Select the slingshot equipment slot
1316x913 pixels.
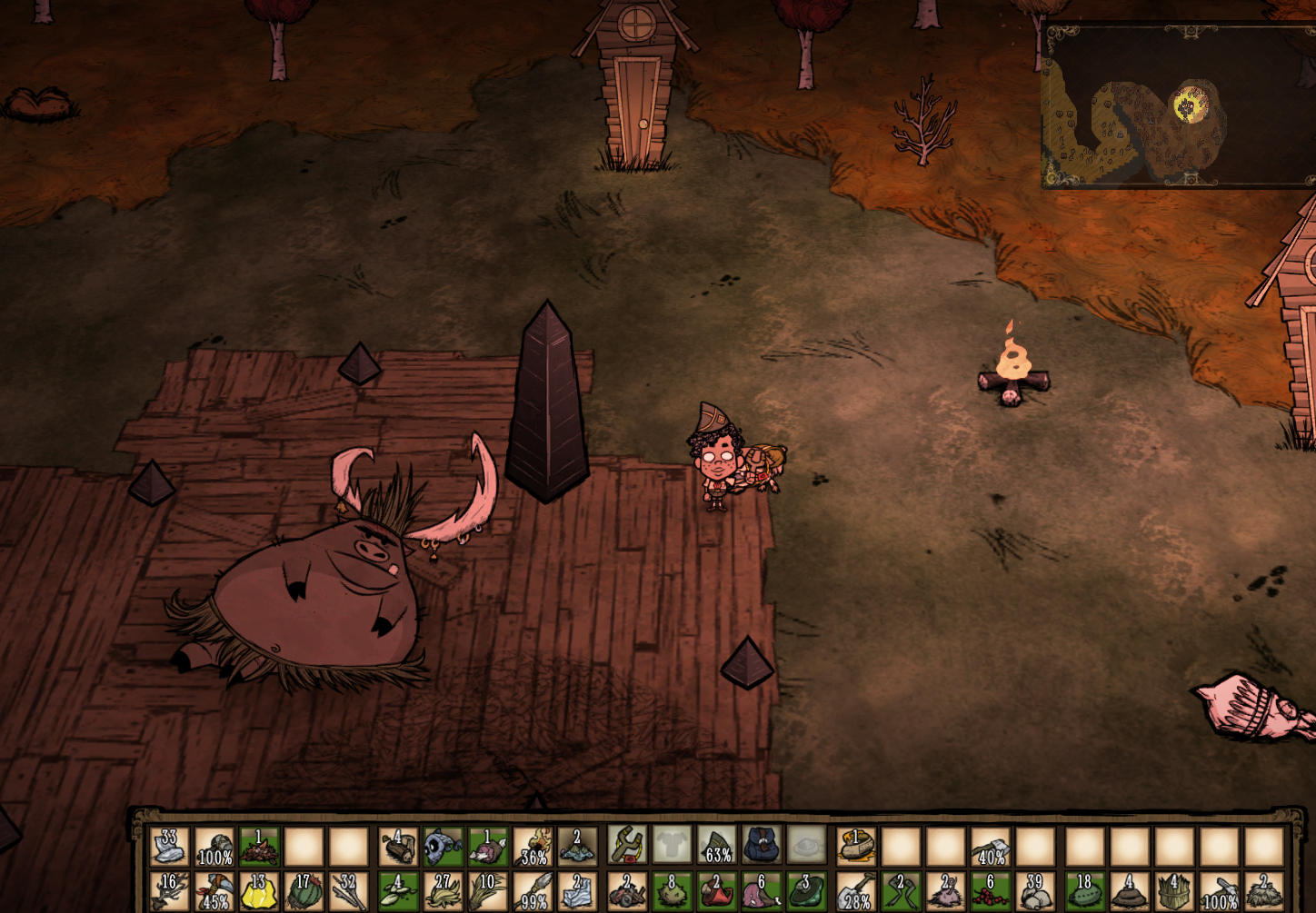[x=626, y=845]
